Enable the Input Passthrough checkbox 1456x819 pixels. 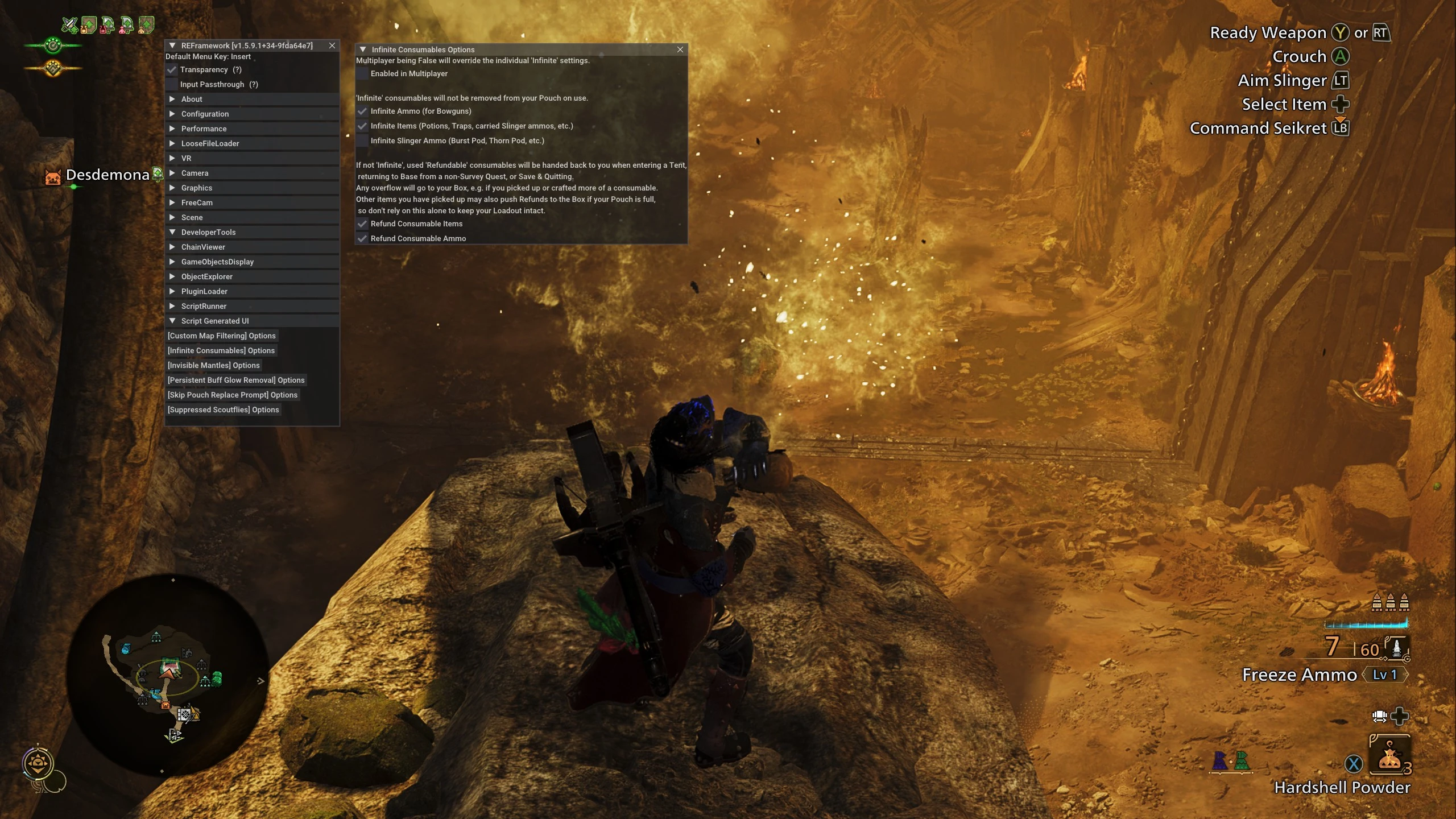(172, 84)
